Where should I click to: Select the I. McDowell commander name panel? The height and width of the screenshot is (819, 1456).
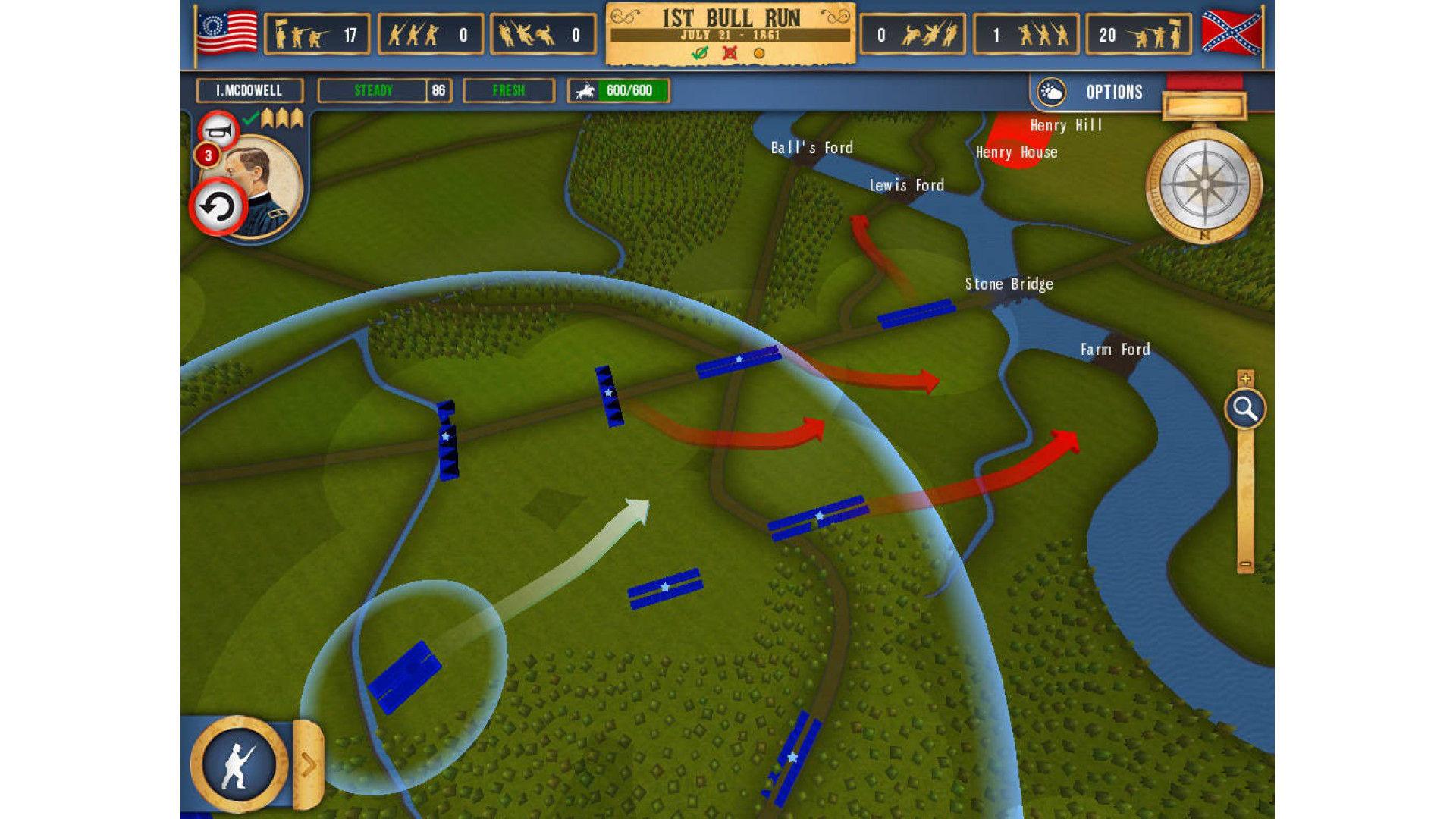(x=249, y=91)
